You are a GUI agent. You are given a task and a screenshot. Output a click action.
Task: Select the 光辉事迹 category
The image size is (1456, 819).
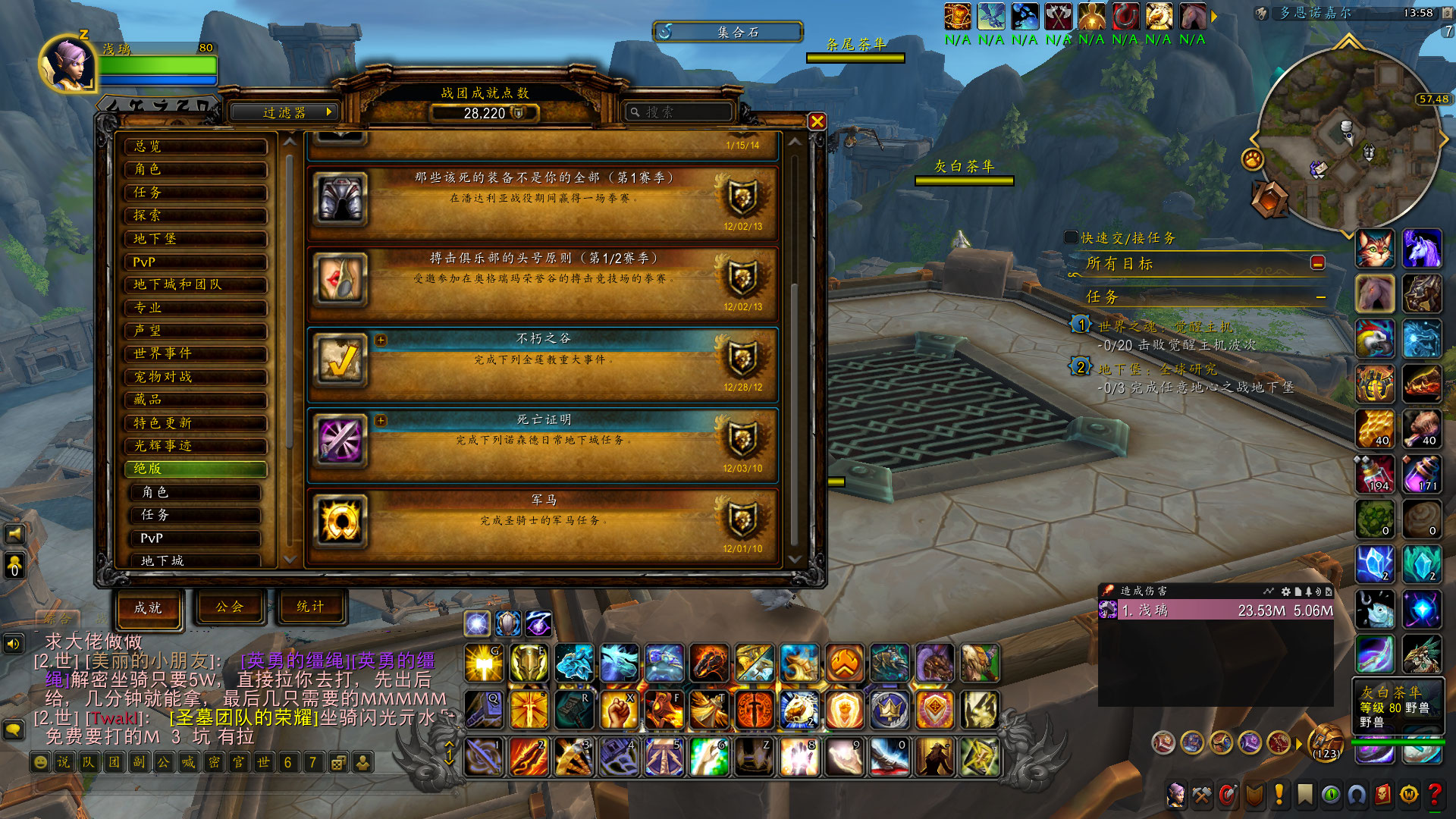196,446
